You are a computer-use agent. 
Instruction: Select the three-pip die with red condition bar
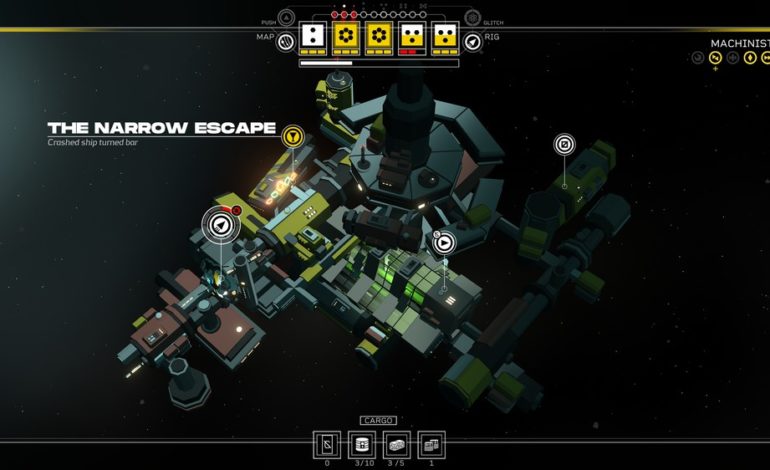[411, 37]
